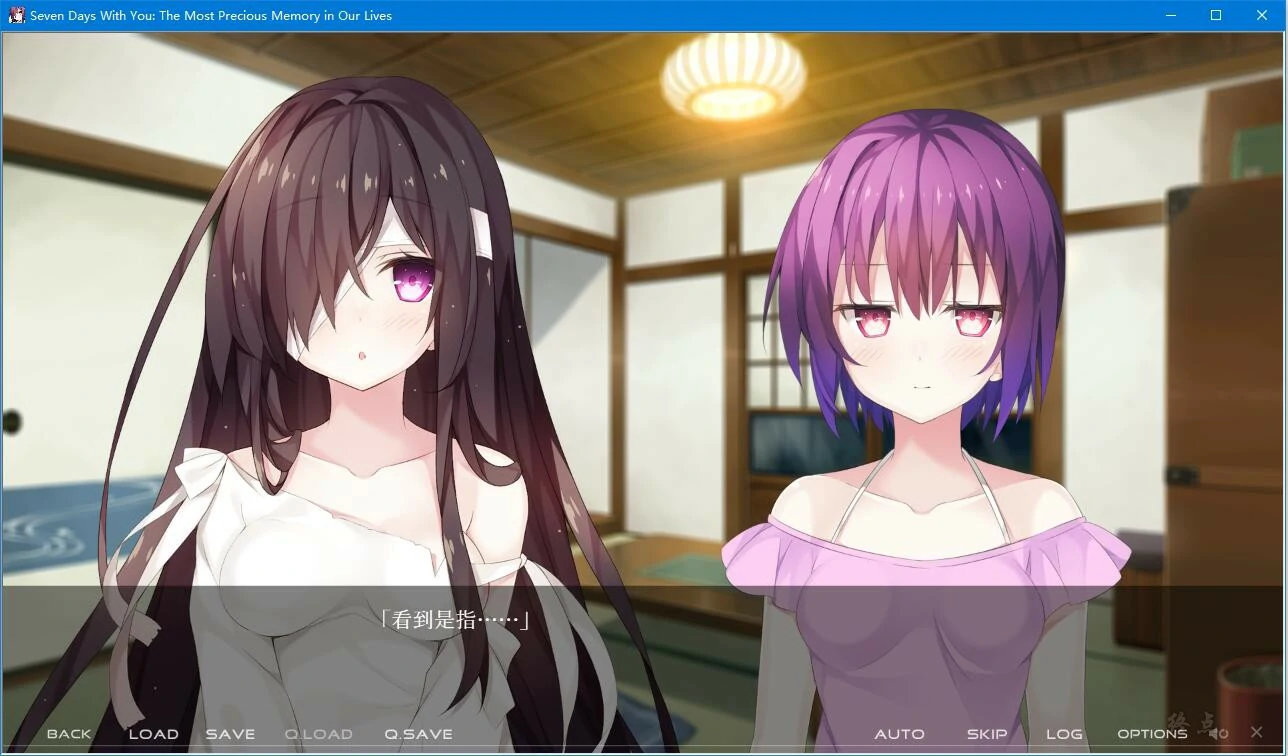
Task: Close the game window
Action: click(1262, 15)
